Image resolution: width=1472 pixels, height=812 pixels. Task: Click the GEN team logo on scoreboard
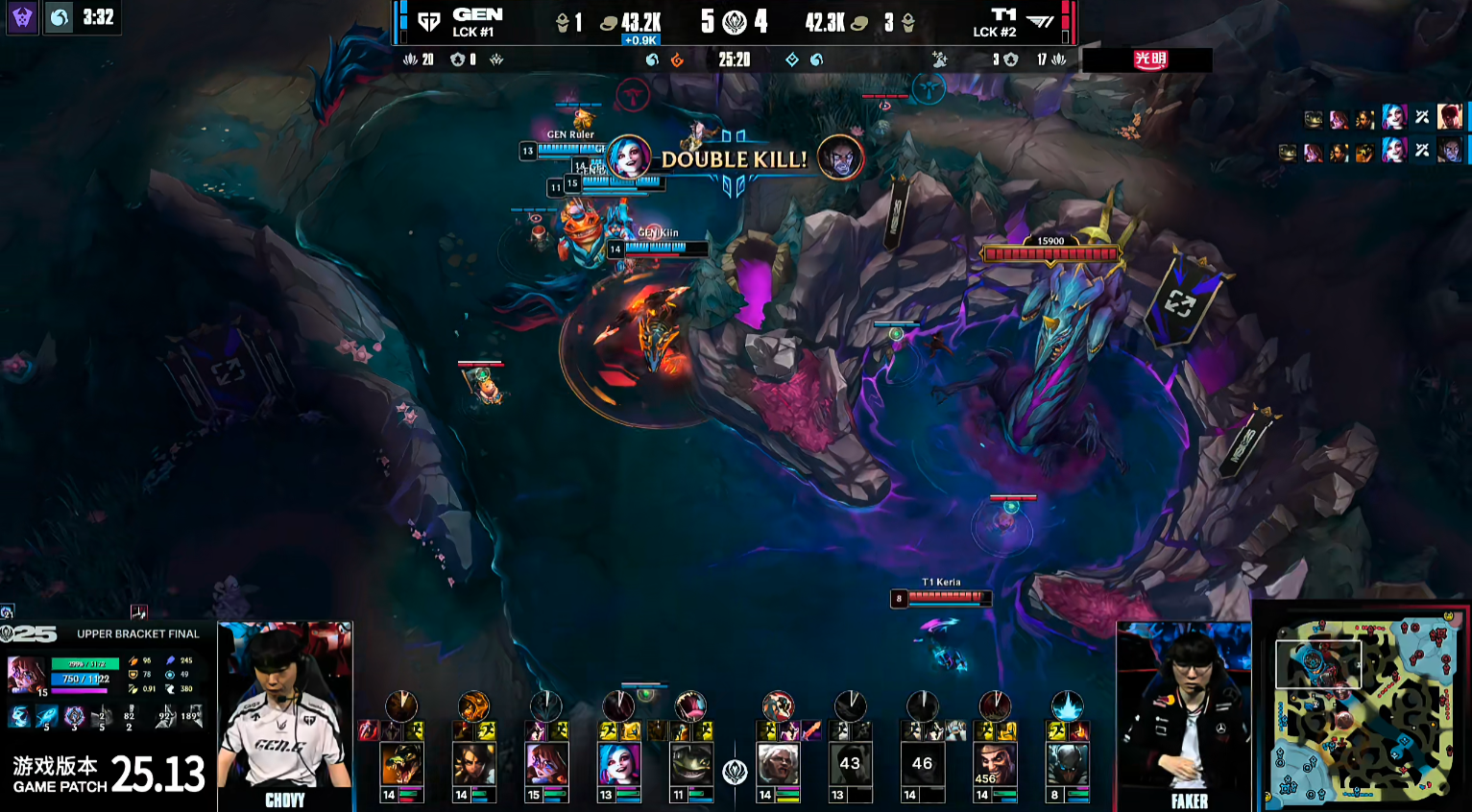(x=429, y=22)
